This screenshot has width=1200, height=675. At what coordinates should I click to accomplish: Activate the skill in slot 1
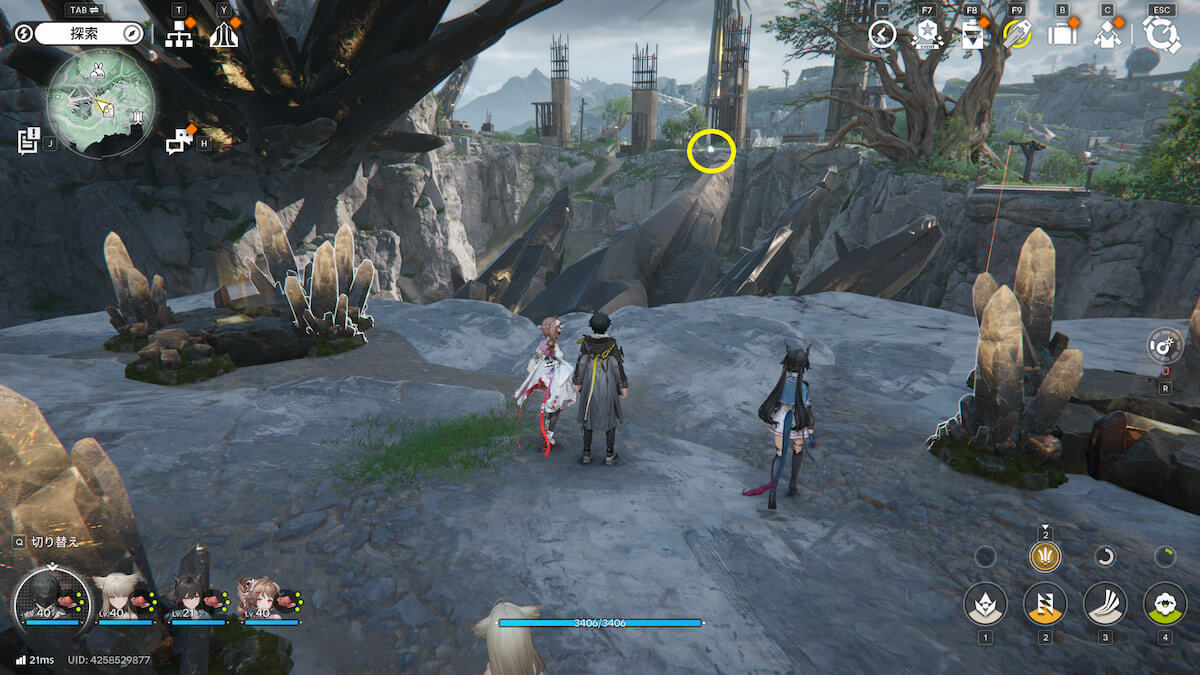(x=985, y=603)
